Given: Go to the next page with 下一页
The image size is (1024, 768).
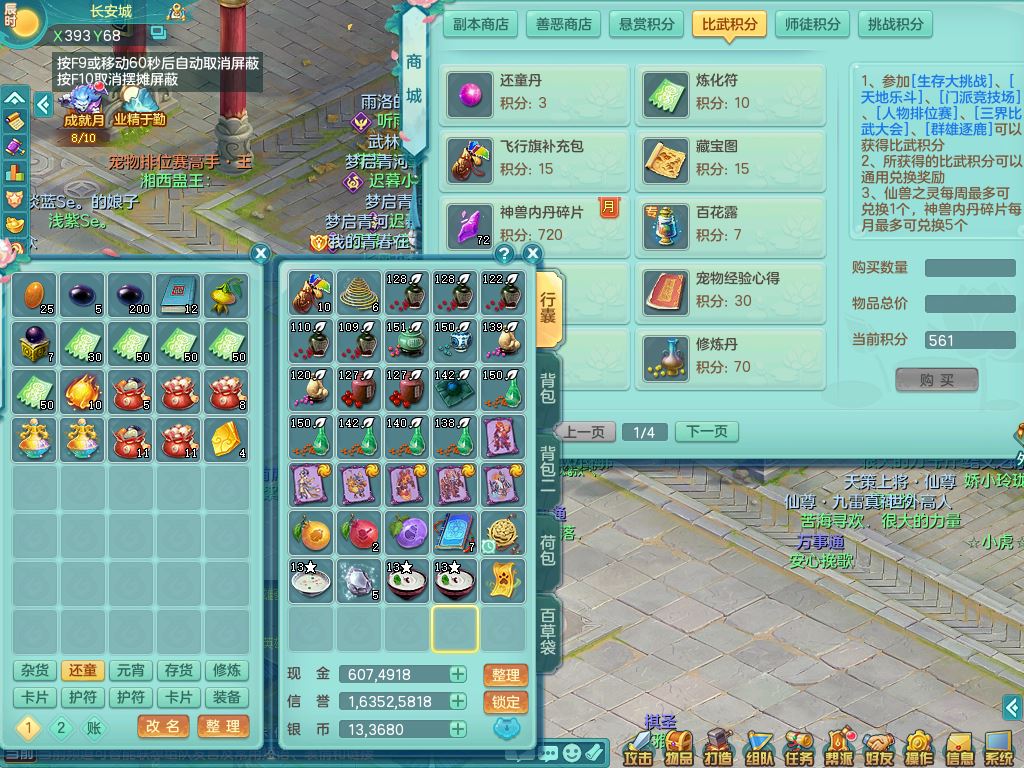Looking at the screenshot, I should (707, 432).
